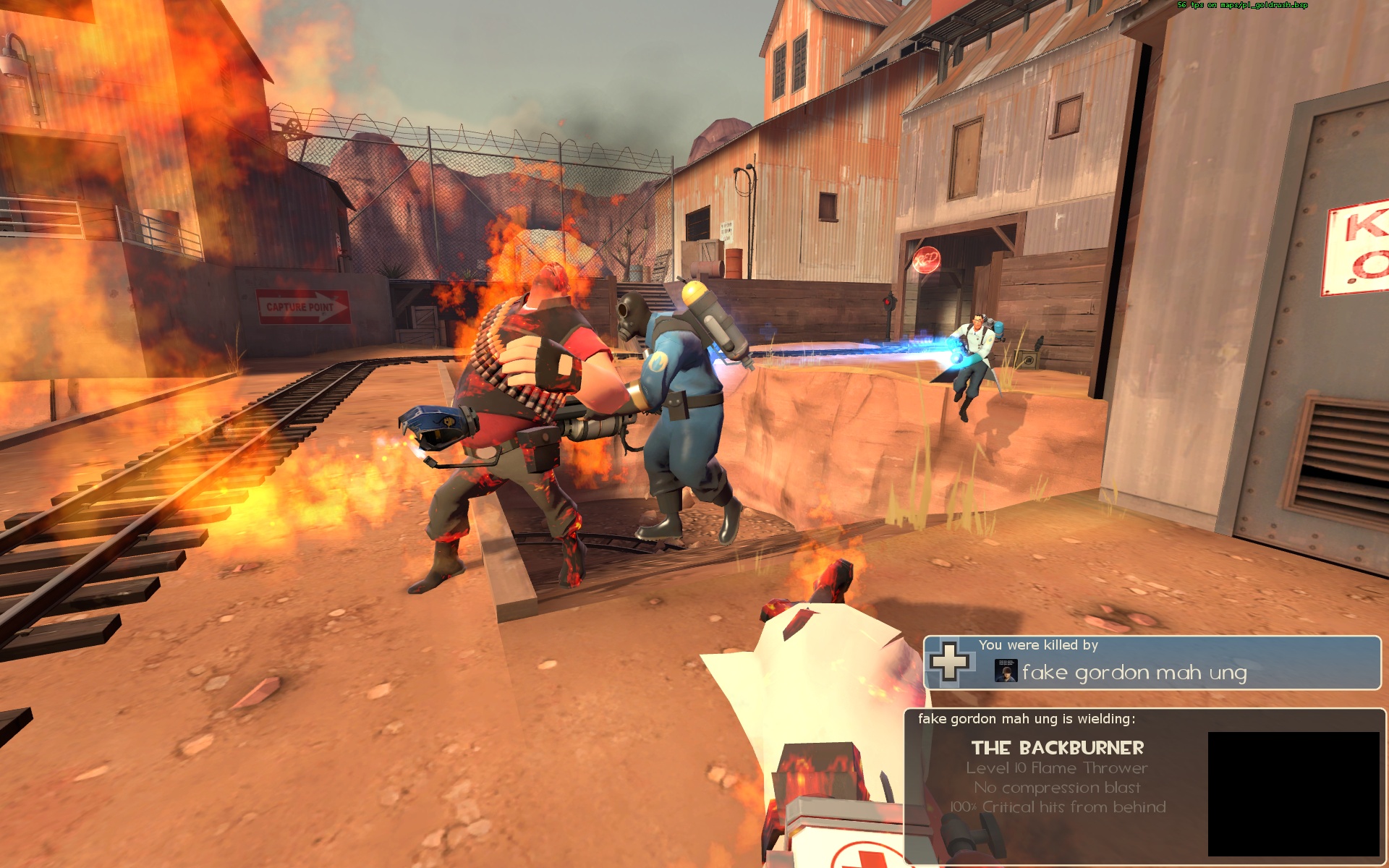
Task: Click the killer's Steam avatar thumbnail
Action: coord(1006,671)
